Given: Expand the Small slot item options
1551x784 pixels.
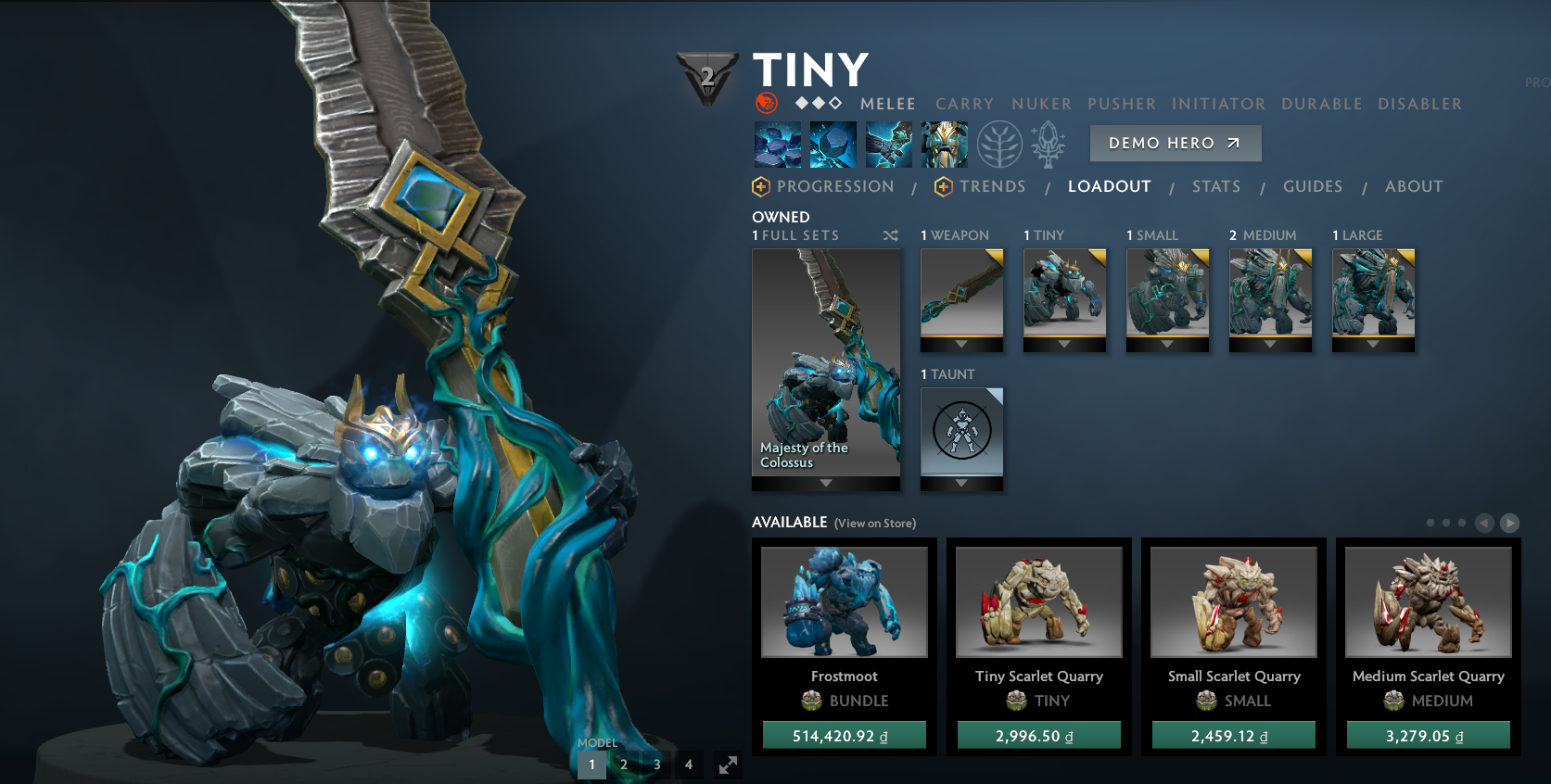Looking at the screenshot, I should tap(1167, 344).
